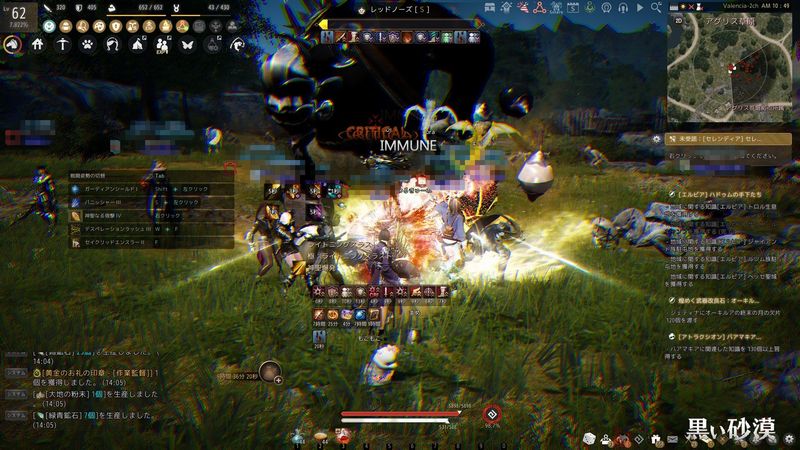Click the butterfly fairy icon
Screen dimensions: 800x450
(186, 44)
